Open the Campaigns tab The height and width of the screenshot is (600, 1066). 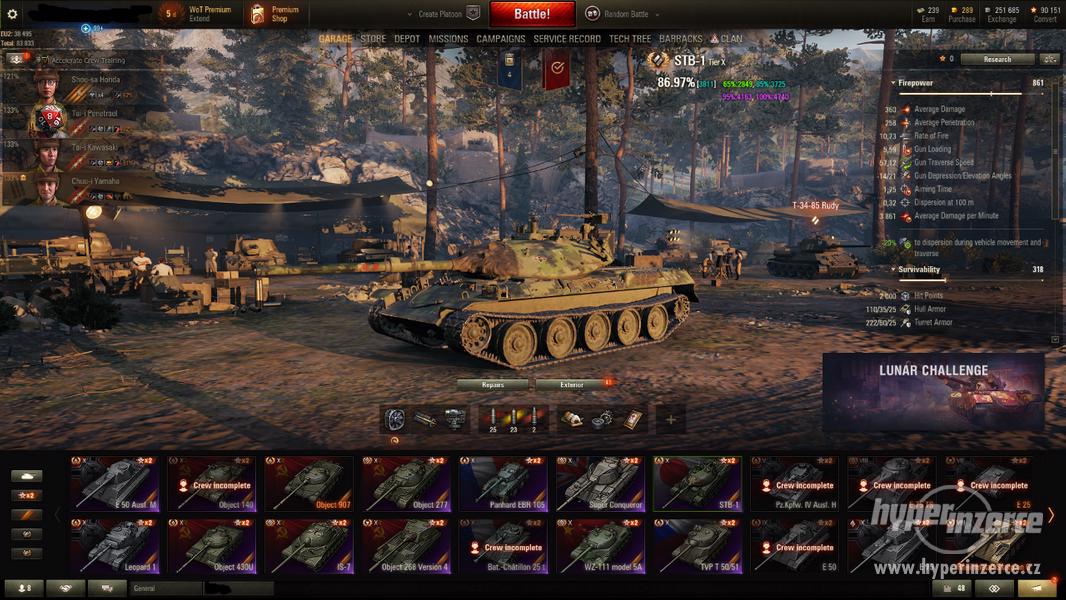point(501,39)
